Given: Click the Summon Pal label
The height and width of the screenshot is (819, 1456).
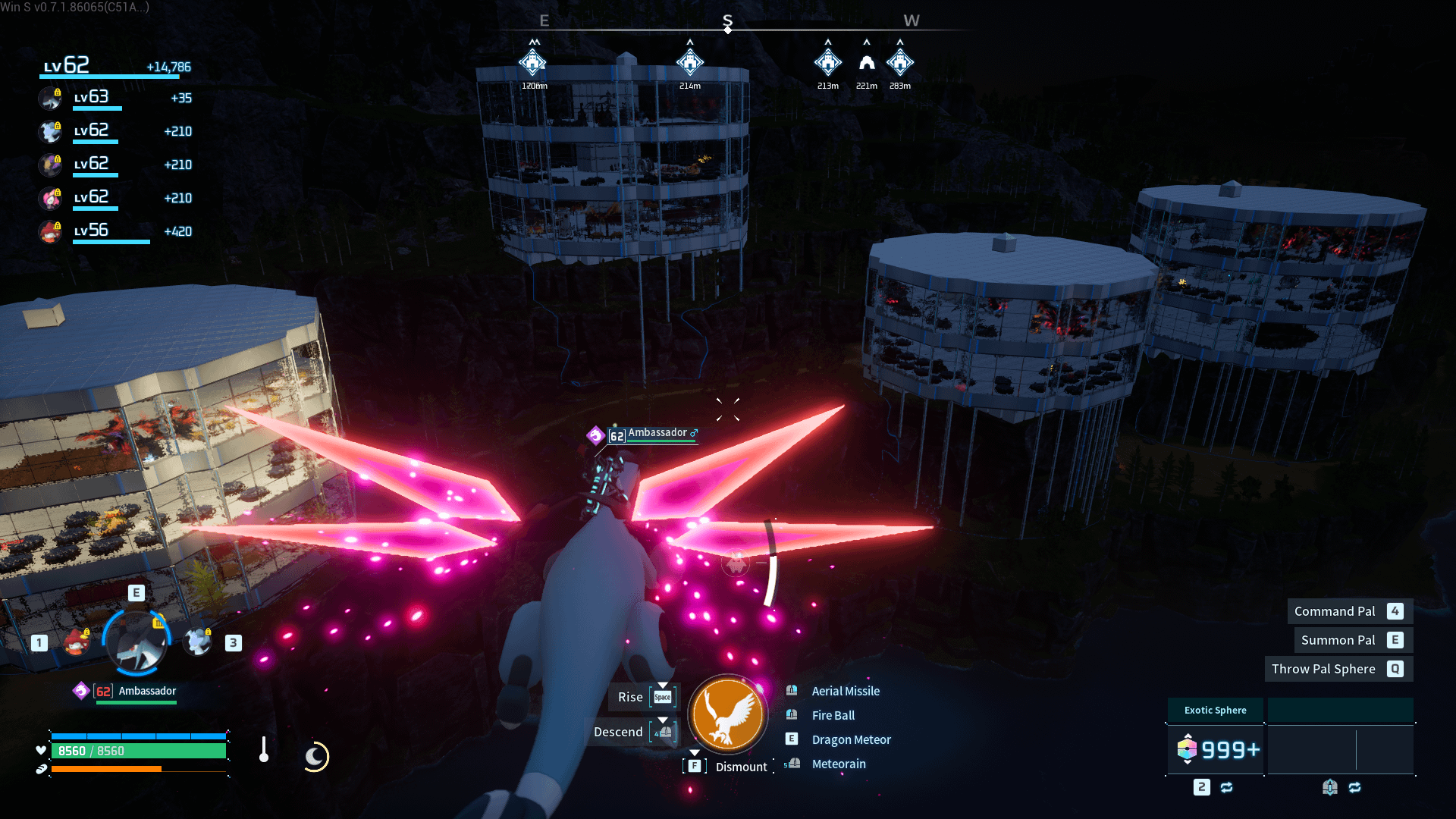Looking at the screenshot, I should (x=1338, y=640).
